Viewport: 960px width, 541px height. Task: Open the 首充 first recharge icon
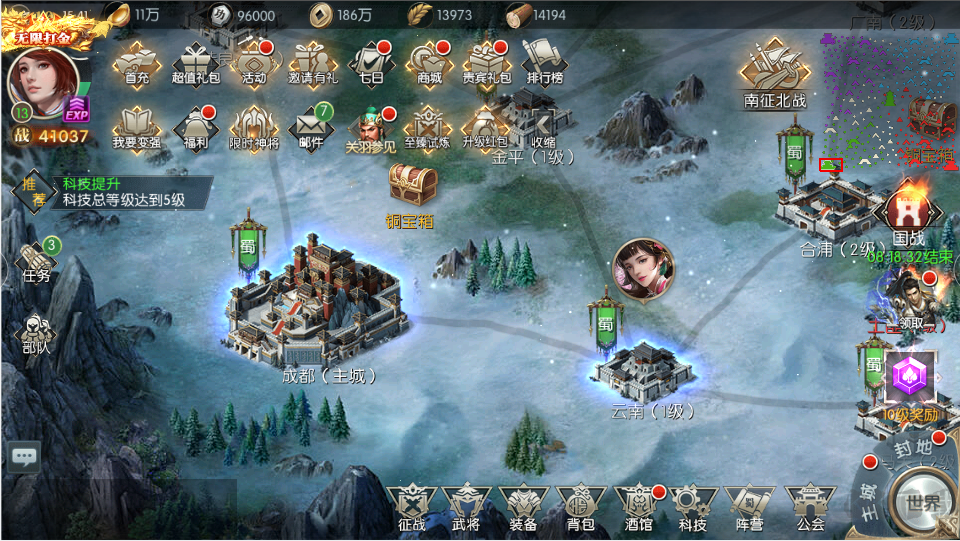(137, 62)
